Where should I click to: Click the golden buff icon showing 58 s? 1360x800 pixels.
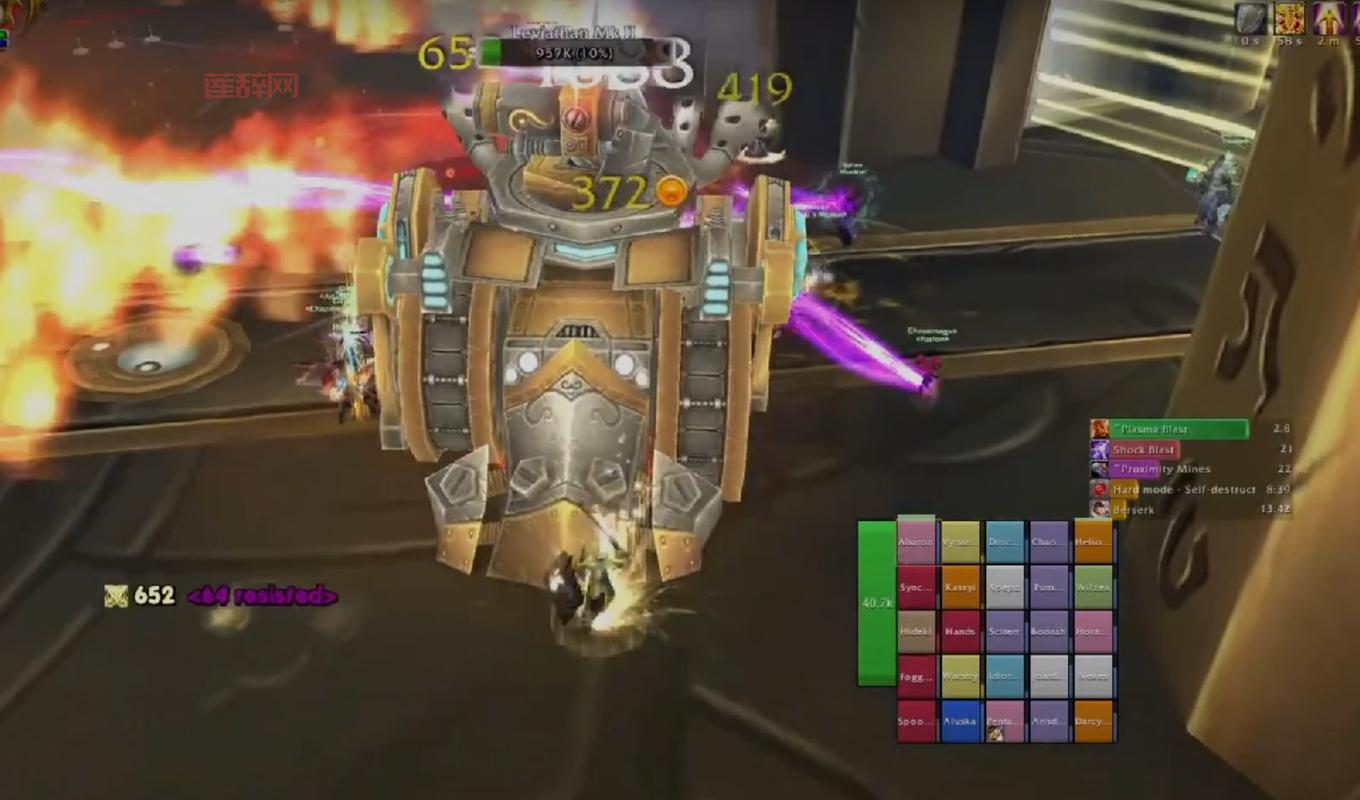[x=1289, y=19]
